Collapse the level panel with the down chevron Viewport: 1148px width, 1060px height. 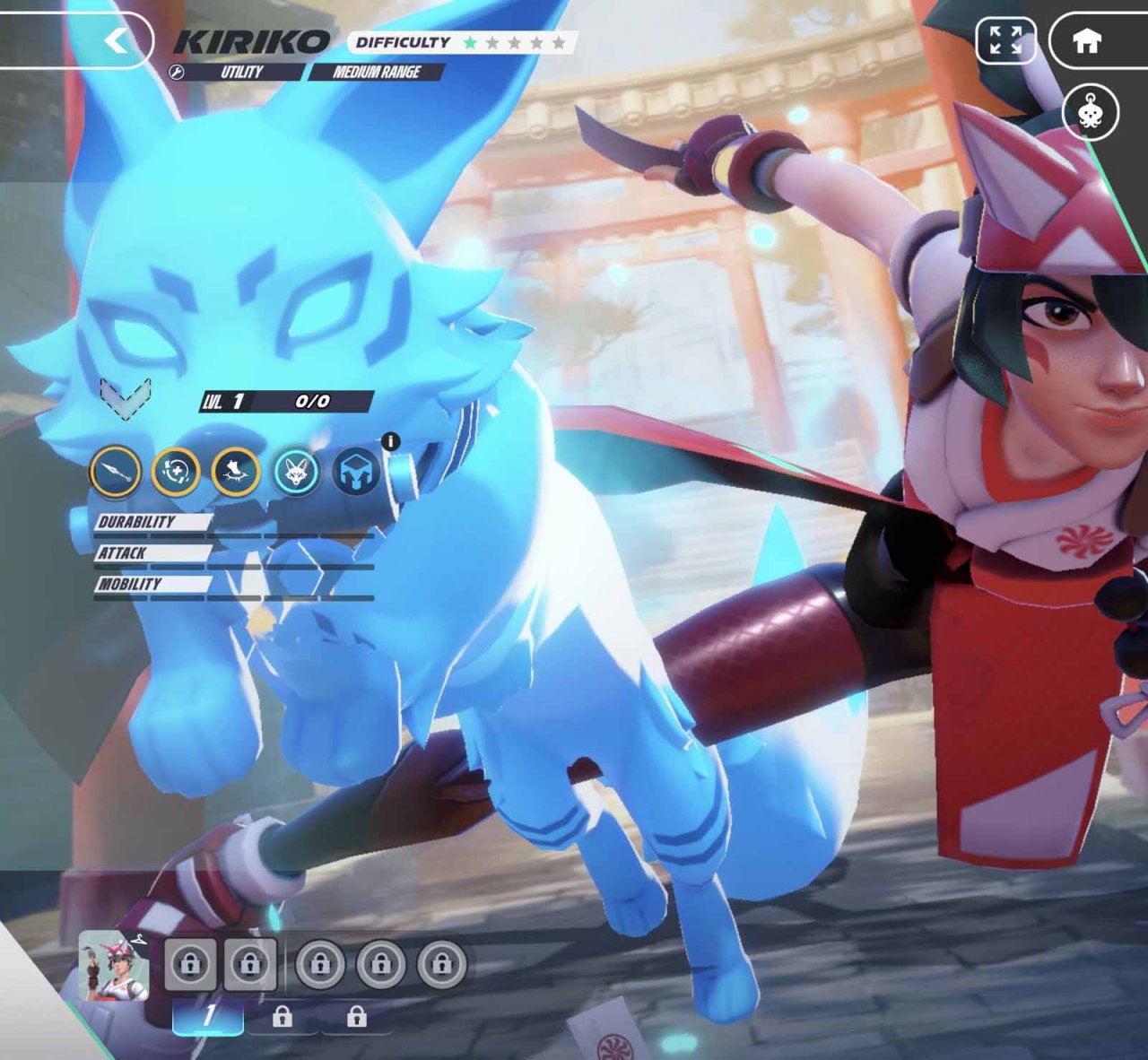(x=126, y=395)
